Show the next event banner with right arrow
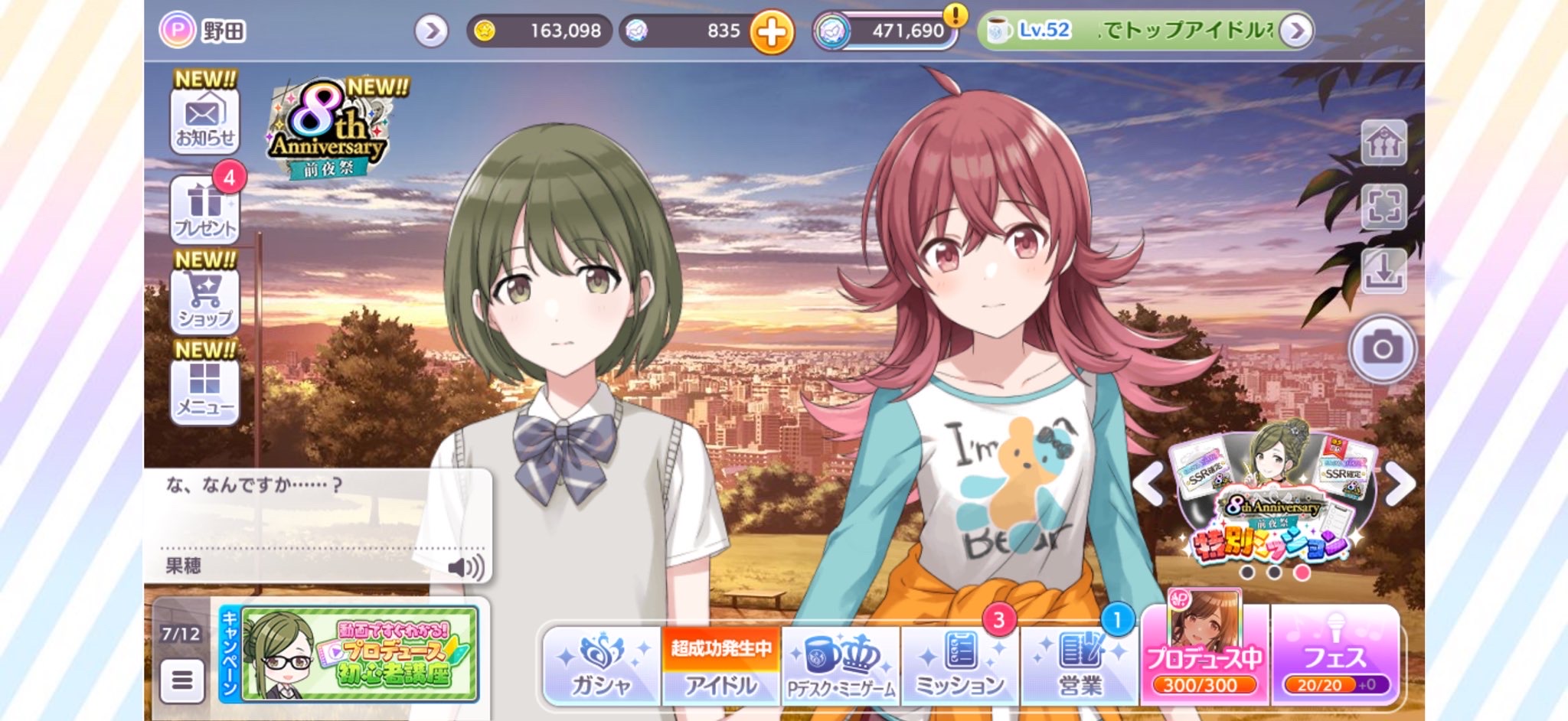 pos(1400,484)
